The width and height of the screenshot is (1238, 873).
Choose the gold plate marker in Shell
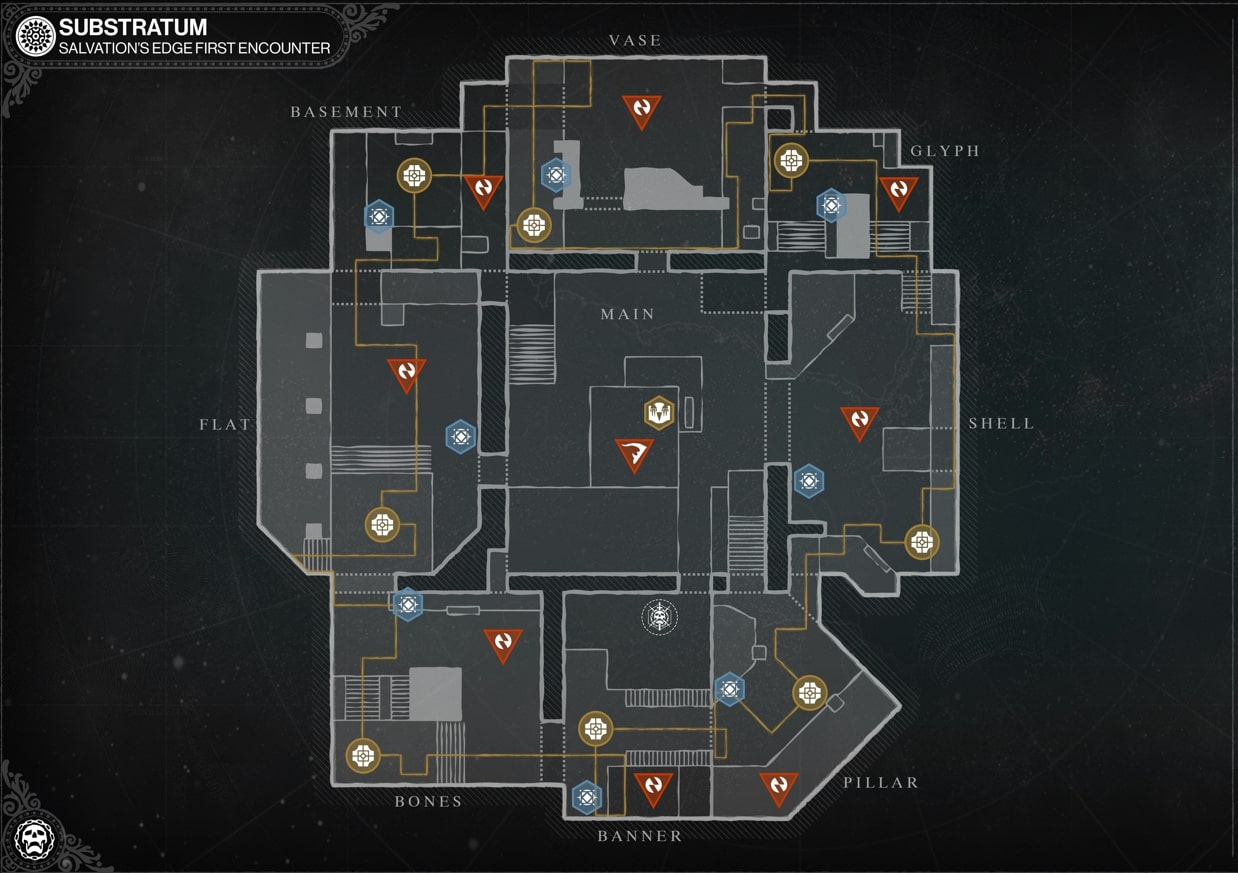(921, 542)
